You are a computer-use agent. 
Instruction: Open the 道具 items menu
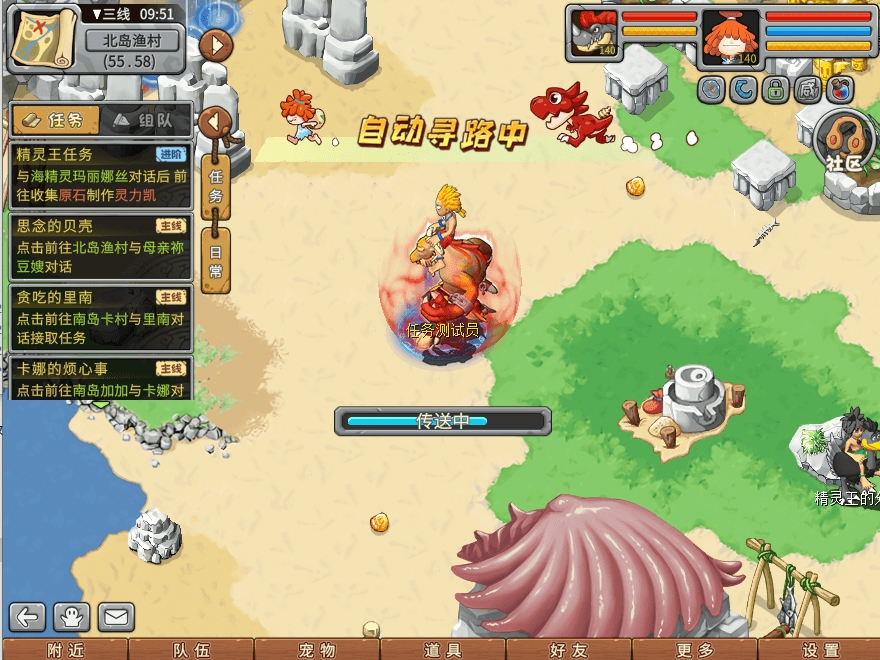(443, 650)
